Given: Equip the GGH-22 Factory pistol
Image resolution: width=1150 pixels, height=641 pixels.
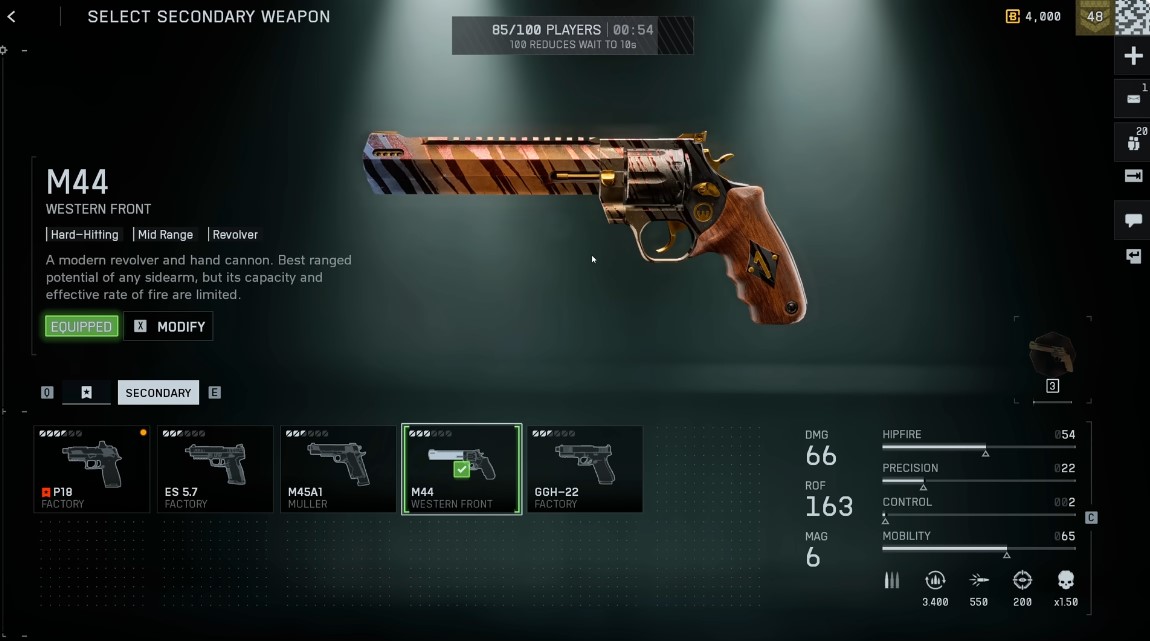Looking at the screenshot, I should (x=584, y=469).
